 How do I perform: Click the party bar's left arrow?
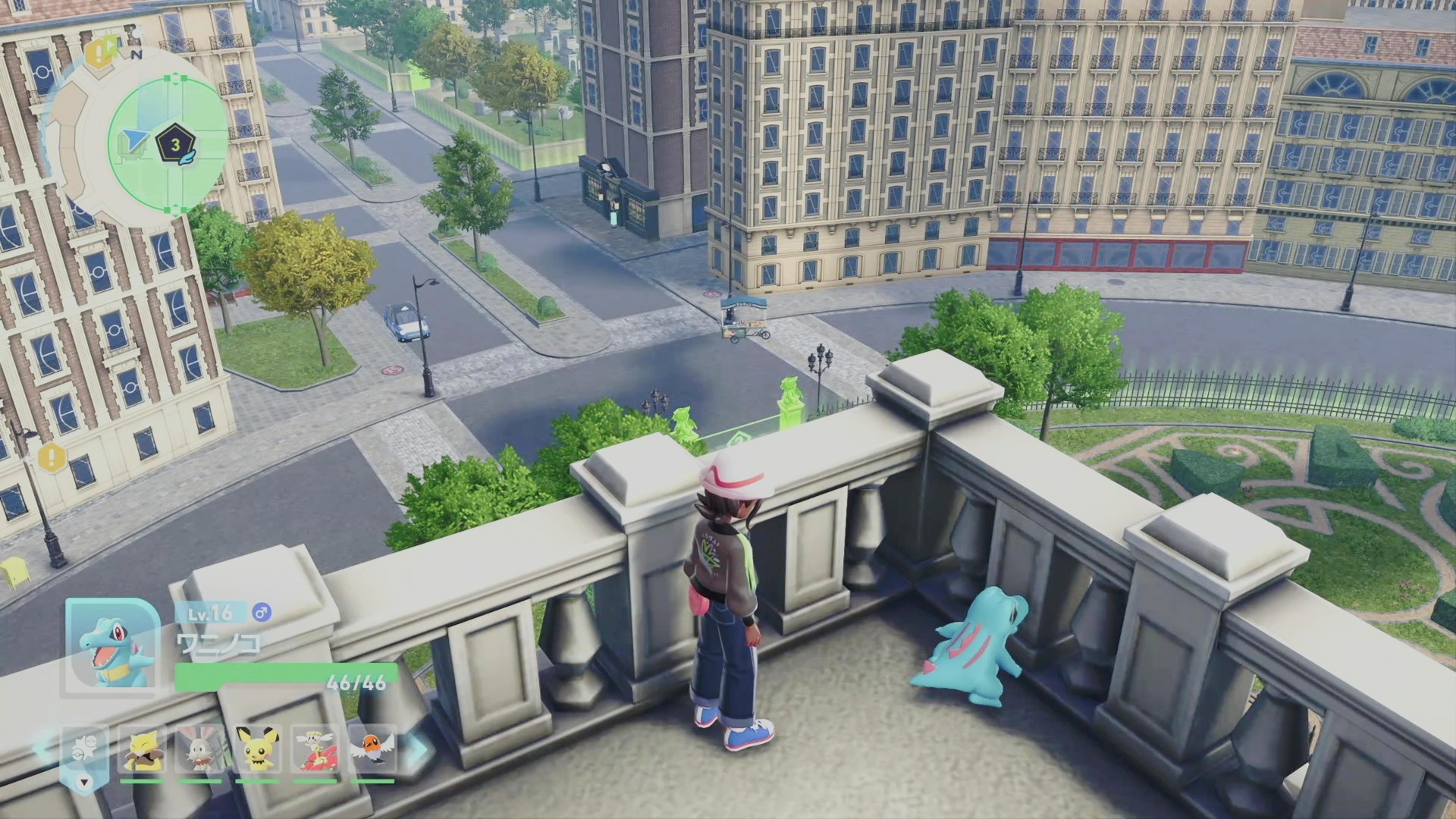[43, 748]
